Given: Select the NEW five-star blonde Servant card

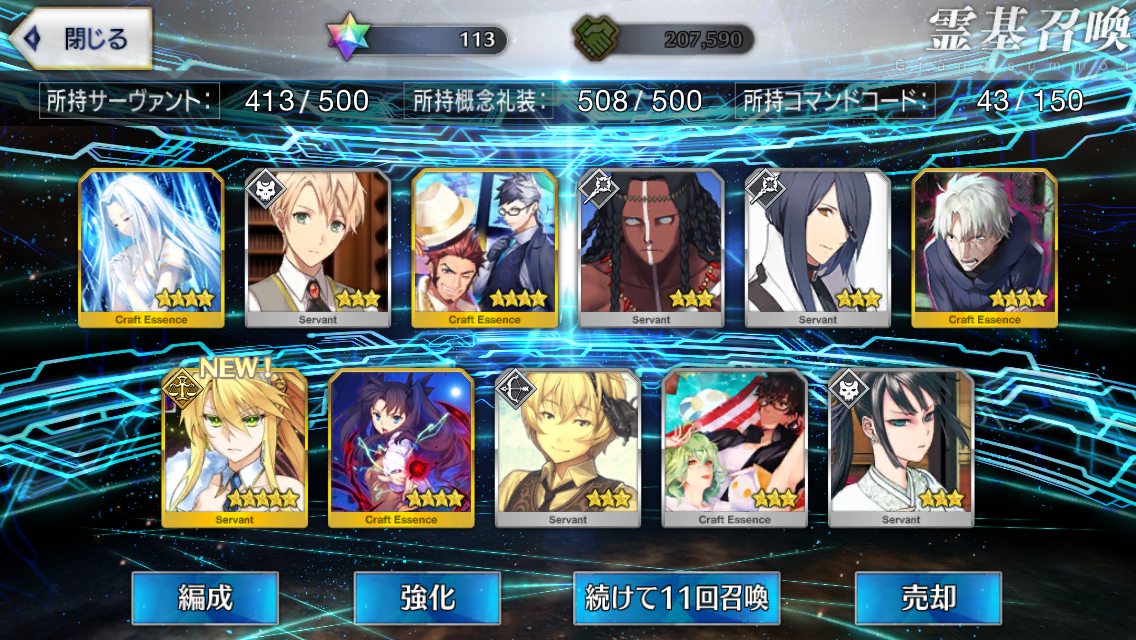Looking at the screenshot, I should (x=234, y=447).
